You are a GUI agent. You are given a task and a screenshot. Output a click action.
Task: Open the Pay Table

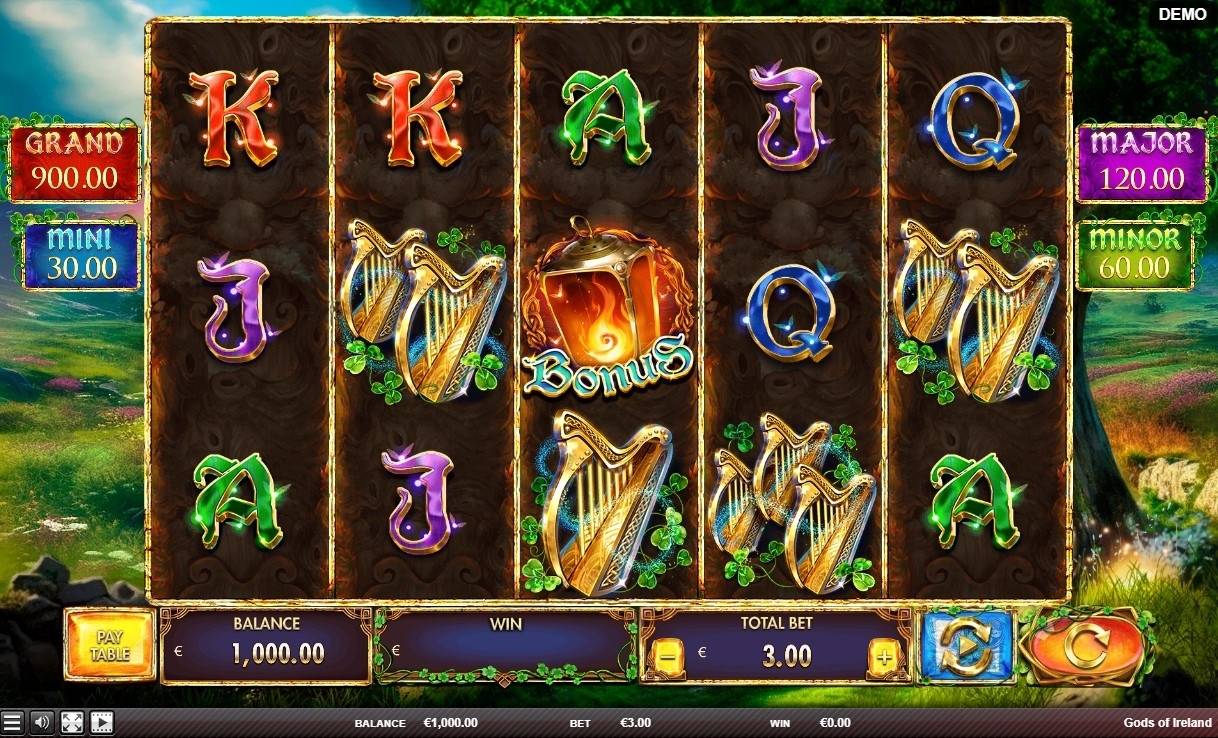(x=110, y=646)
